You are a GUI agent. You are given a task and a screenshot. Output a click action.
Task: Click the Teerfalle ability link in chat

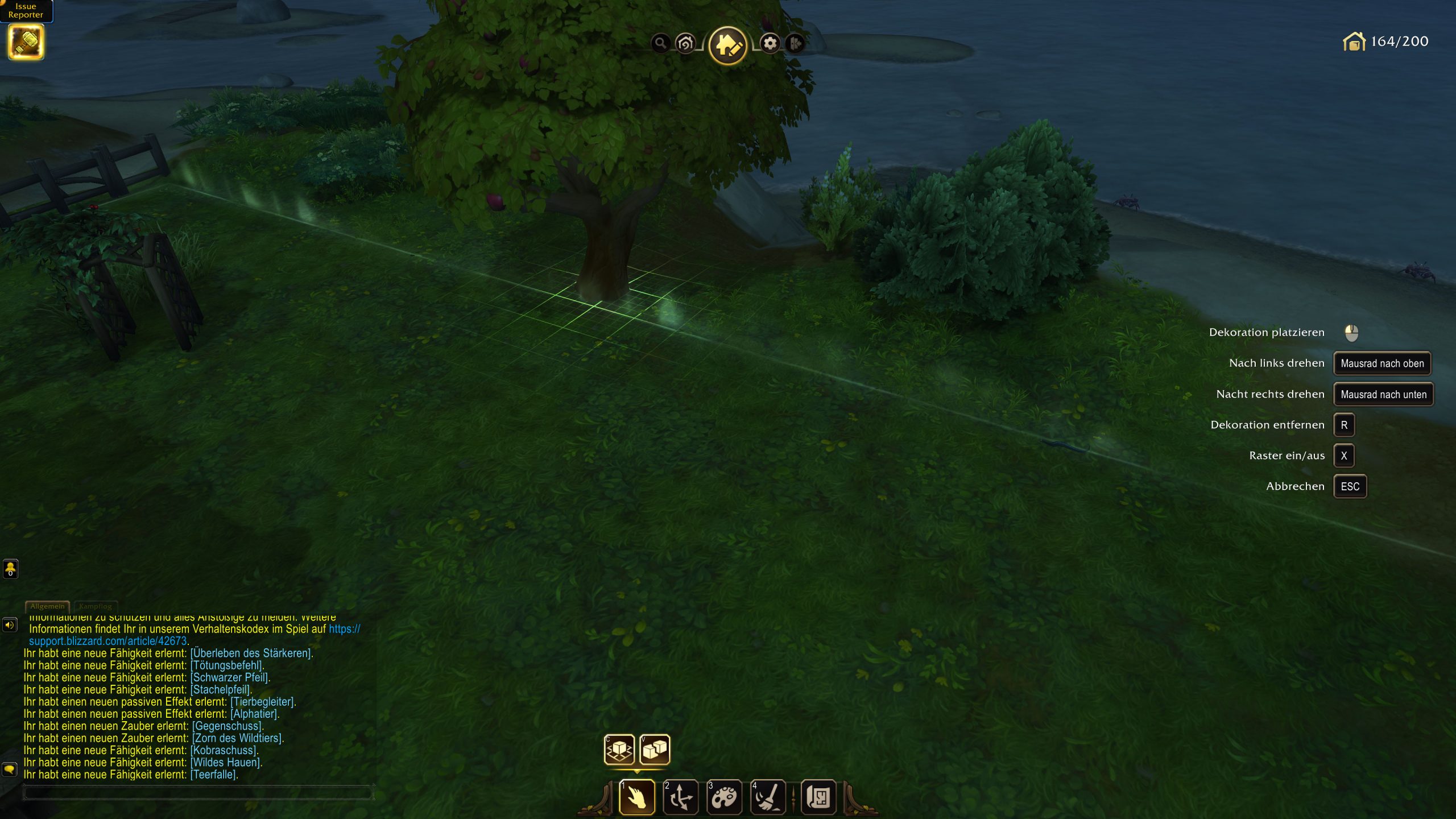click(214, 775)
